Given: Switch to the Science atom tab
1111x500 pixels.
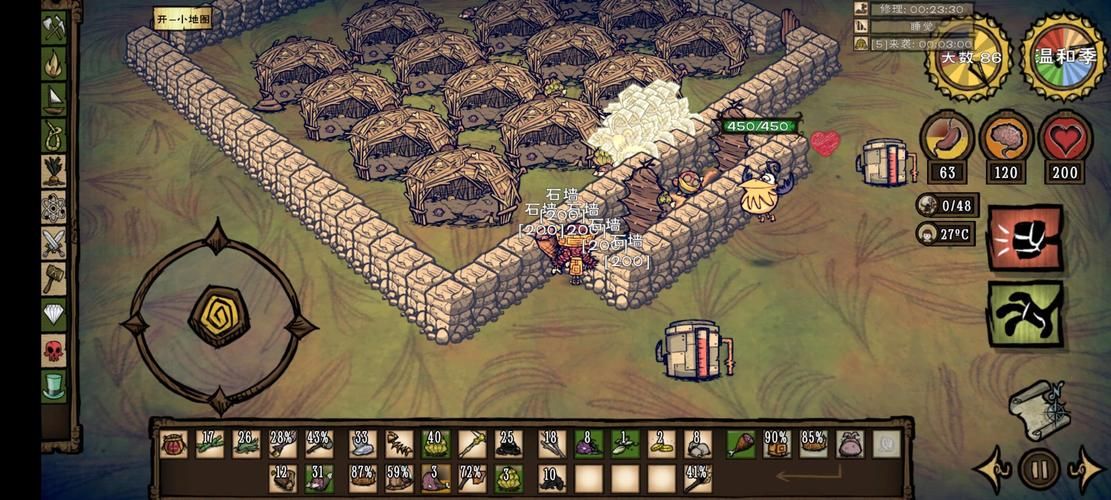Looking at the screenshot, I should pyautogui.click(x=54, y=207).
